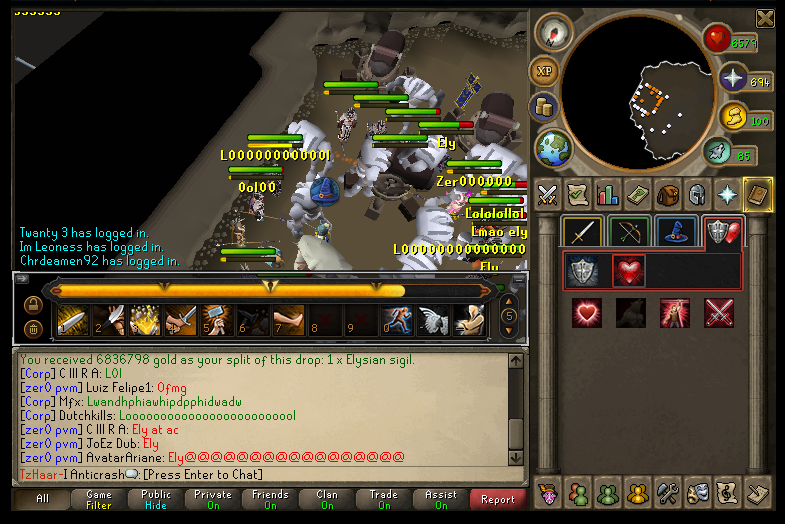Switch to the worn equipment helmet tab
Screen dimensions: 785x524
697,195
